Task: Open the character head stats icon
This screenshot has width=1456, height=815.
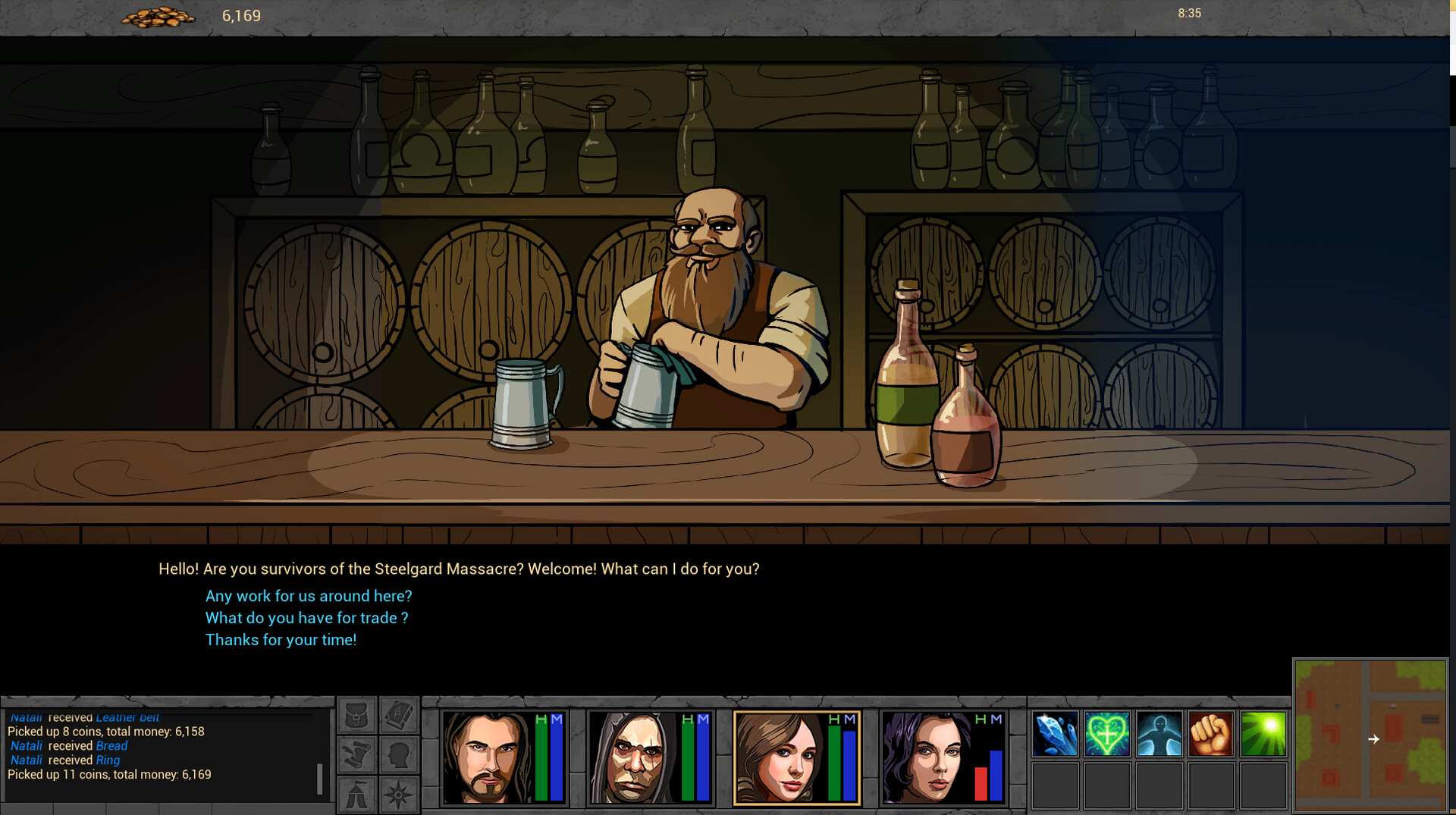Action: [400, 754]
